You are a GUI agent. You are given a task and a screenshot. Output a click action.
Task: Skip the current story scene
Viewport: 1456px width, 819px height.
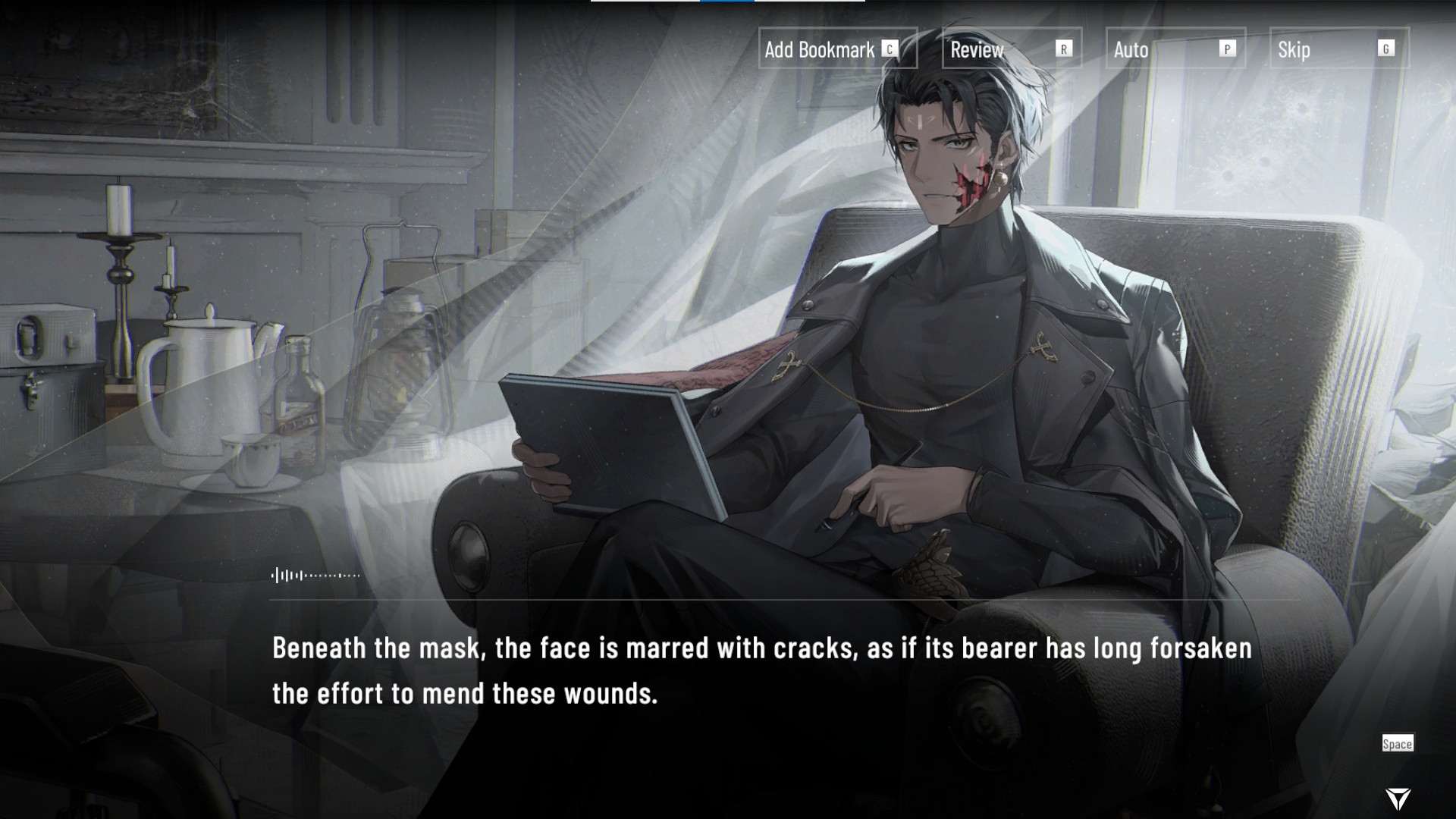pos(1338,49)
